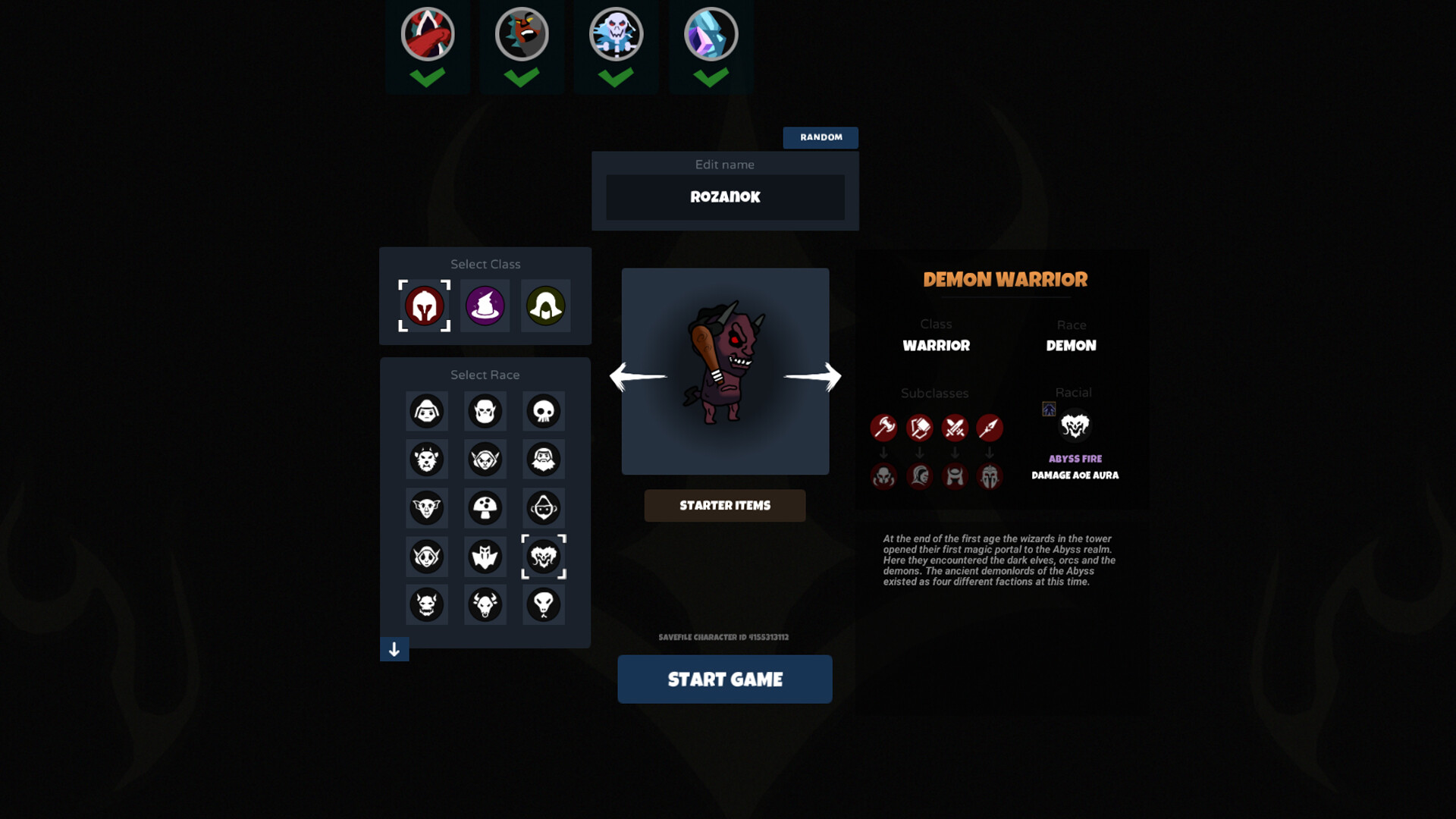Open the axe subclass icon under Subclasses
This screenshot has height=819, width=1456.
[883, 428]
